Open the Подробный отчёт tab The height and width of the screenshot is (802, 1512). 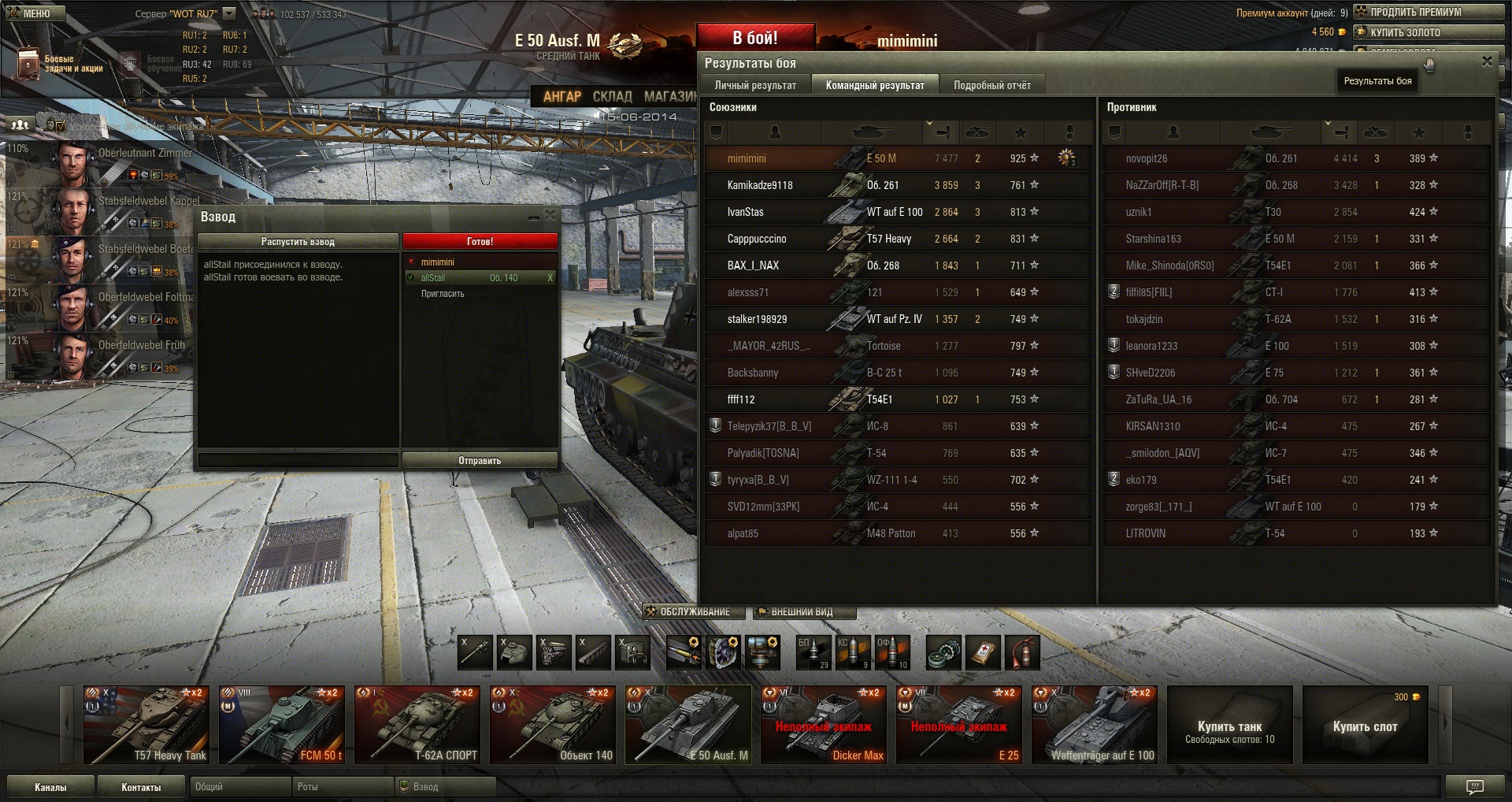point(991,85)
